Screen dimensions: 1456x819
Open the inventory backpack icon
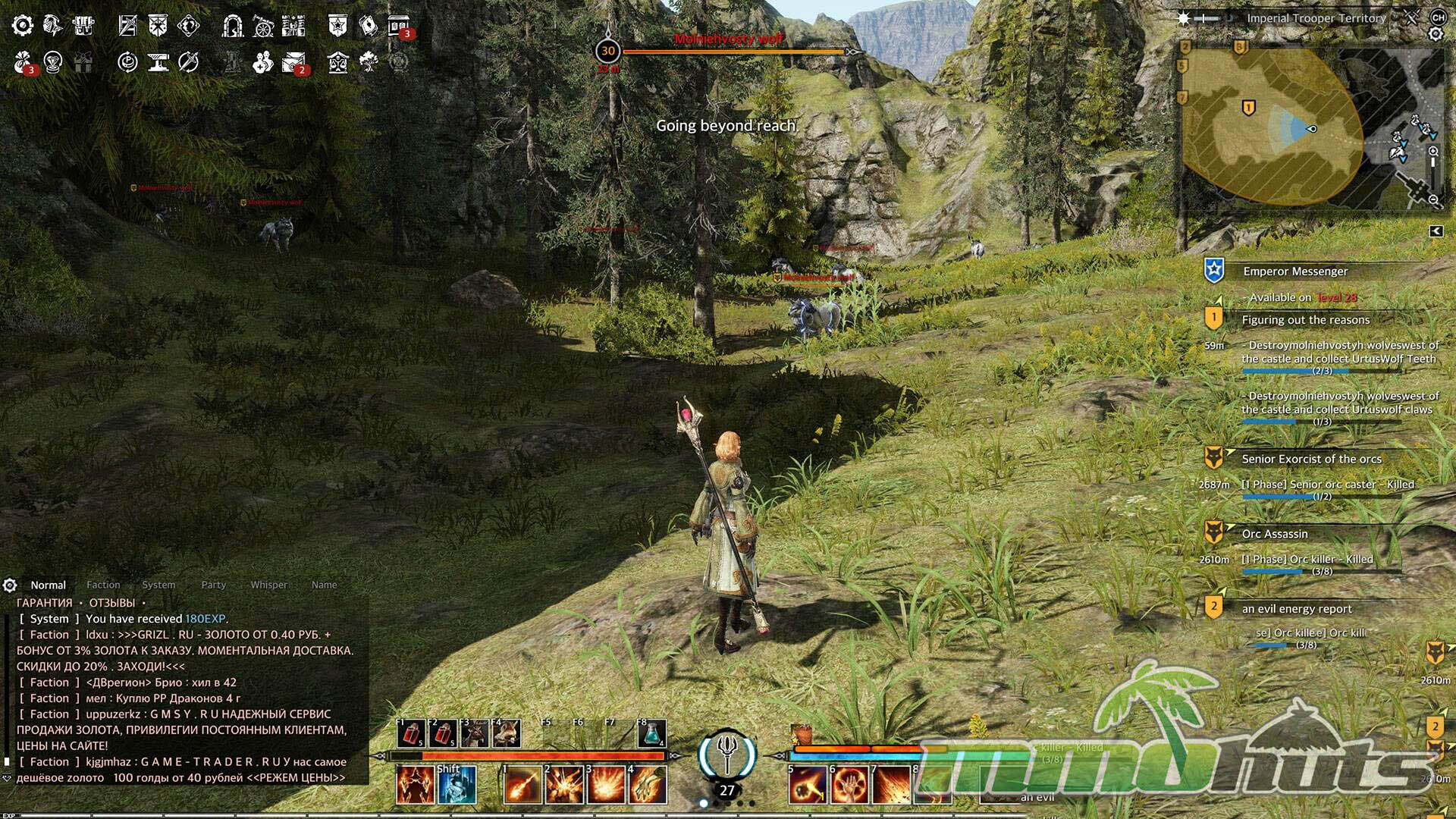pyautogui.click(x=83, y=26)
